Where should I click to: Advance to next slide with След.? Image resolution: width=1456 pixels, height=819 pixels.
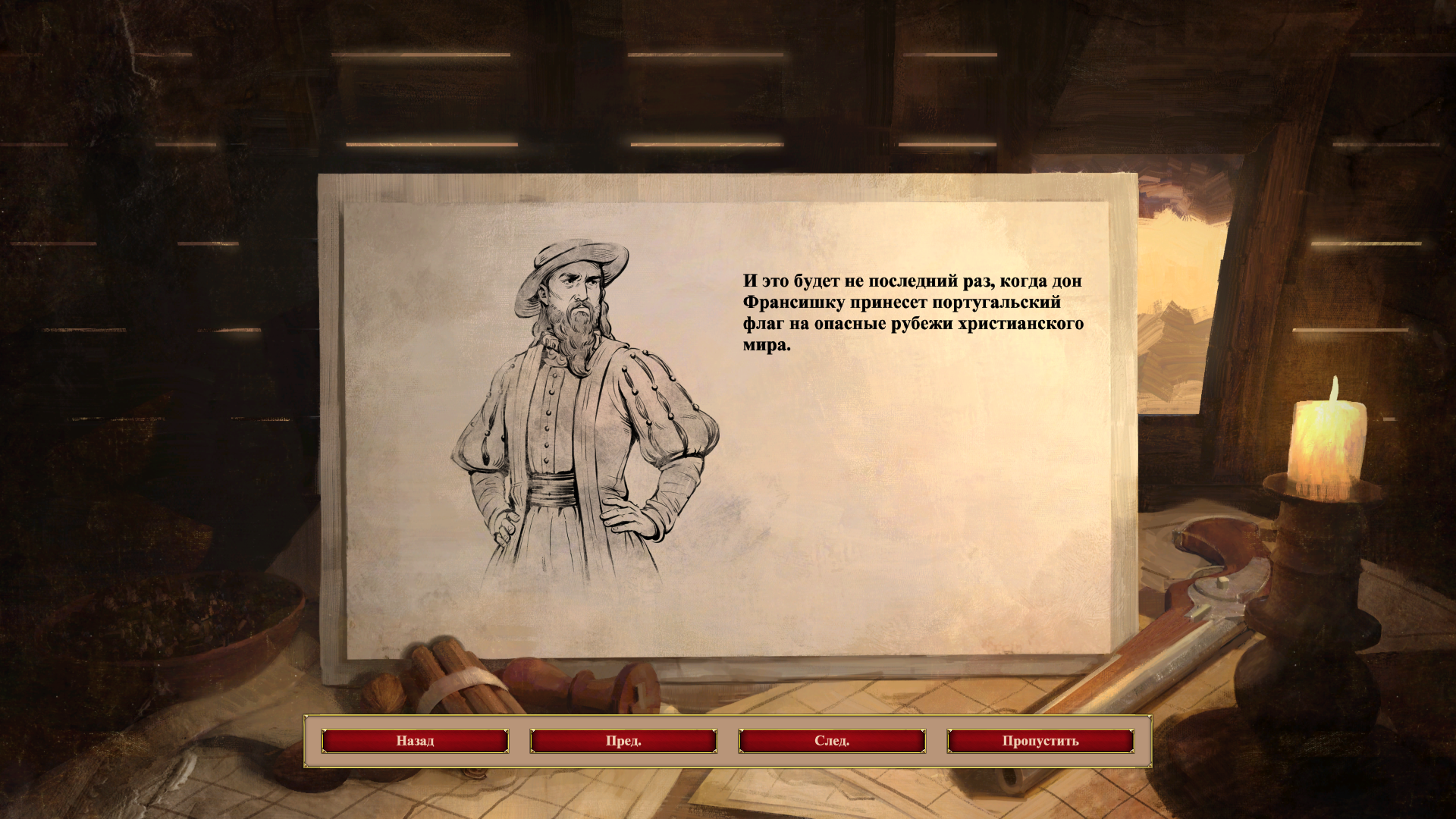tap(832, 741)
